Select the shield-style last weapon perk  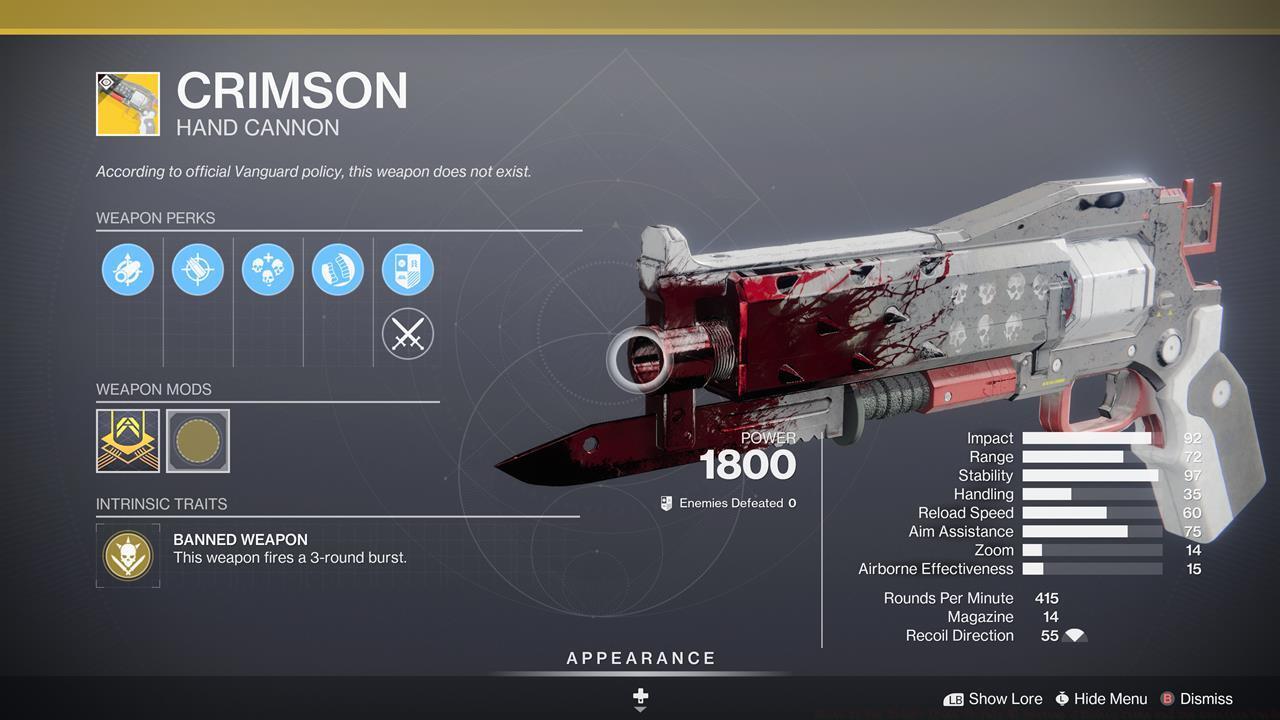pyautogui.click(x=407, y=268)
